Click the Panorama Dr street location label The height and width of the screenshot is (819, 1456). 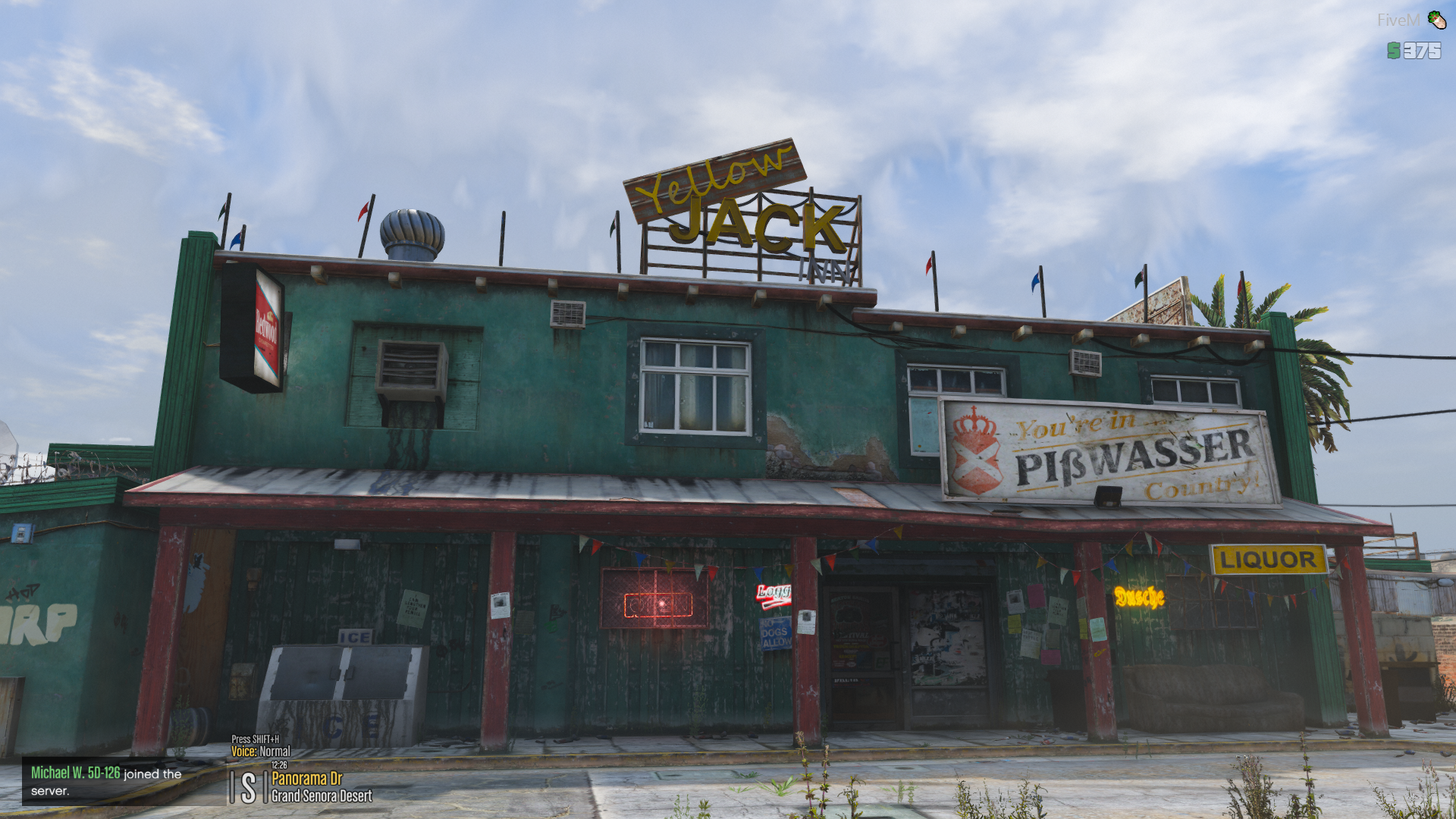click(307, 779)
